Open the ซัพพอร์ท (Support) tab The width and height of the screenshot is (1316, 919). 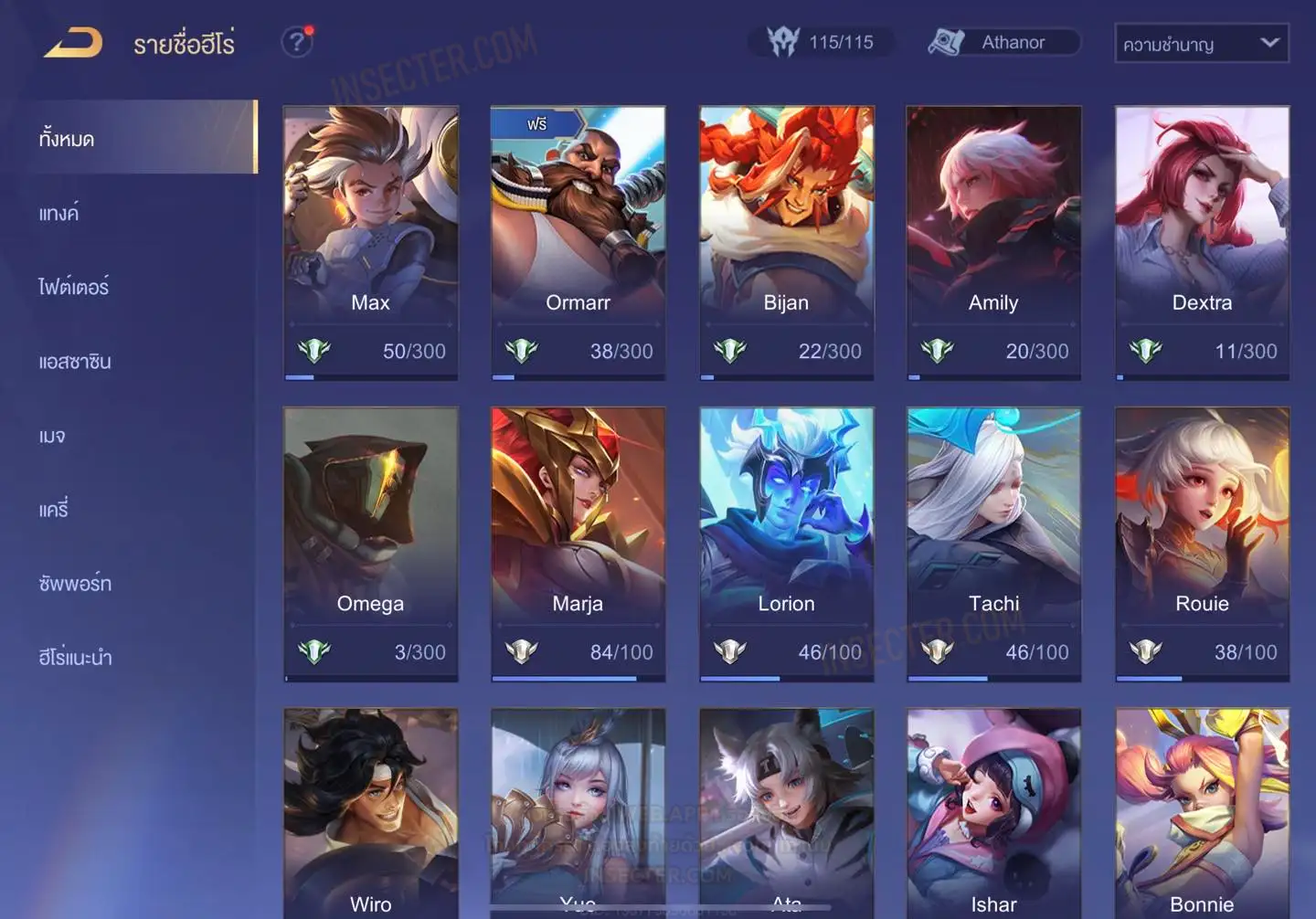pyautogui.click(x=75, y=584)
